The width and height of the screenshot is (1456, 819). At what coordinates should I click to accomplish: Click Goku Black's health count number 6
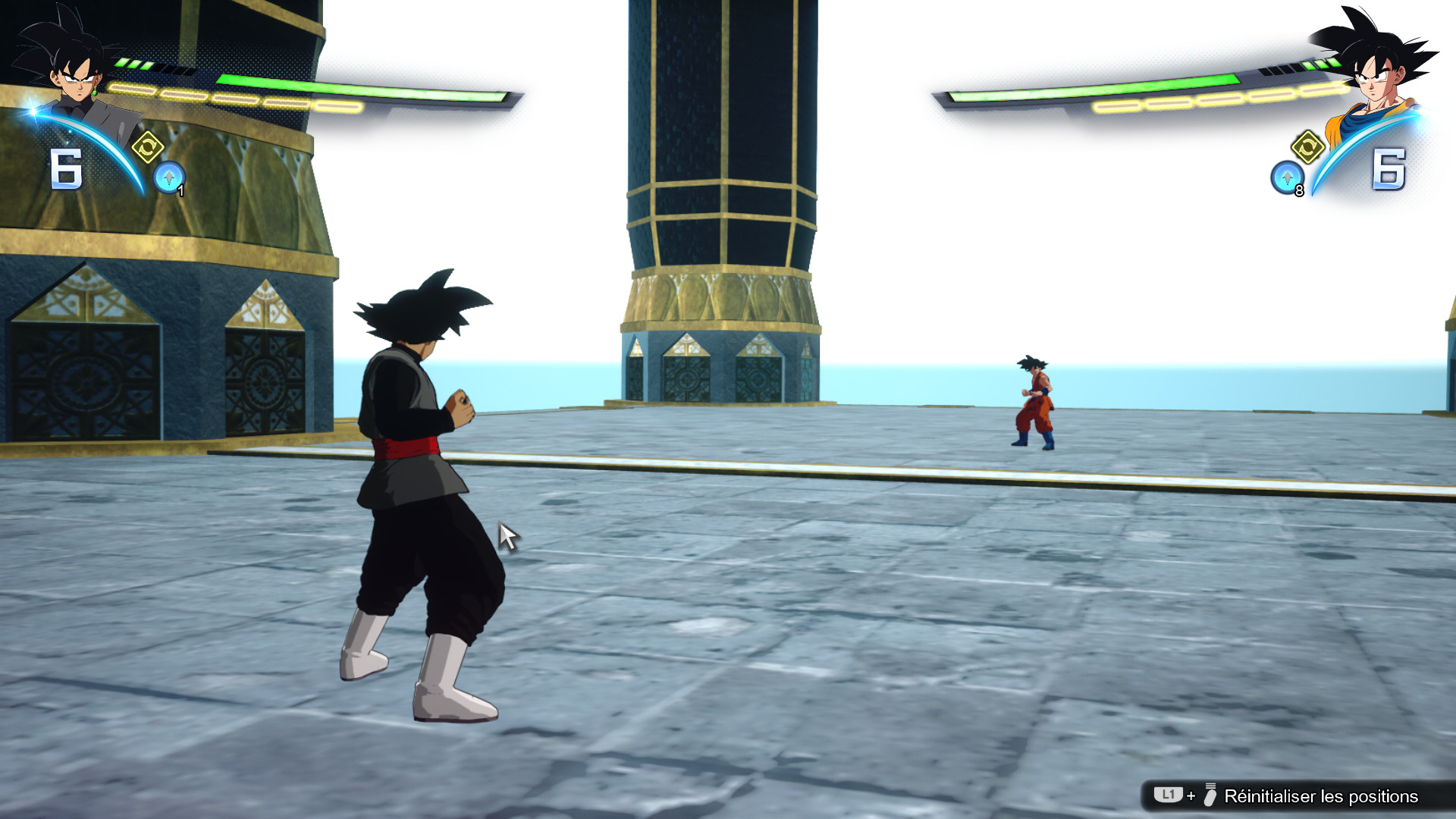67,171
